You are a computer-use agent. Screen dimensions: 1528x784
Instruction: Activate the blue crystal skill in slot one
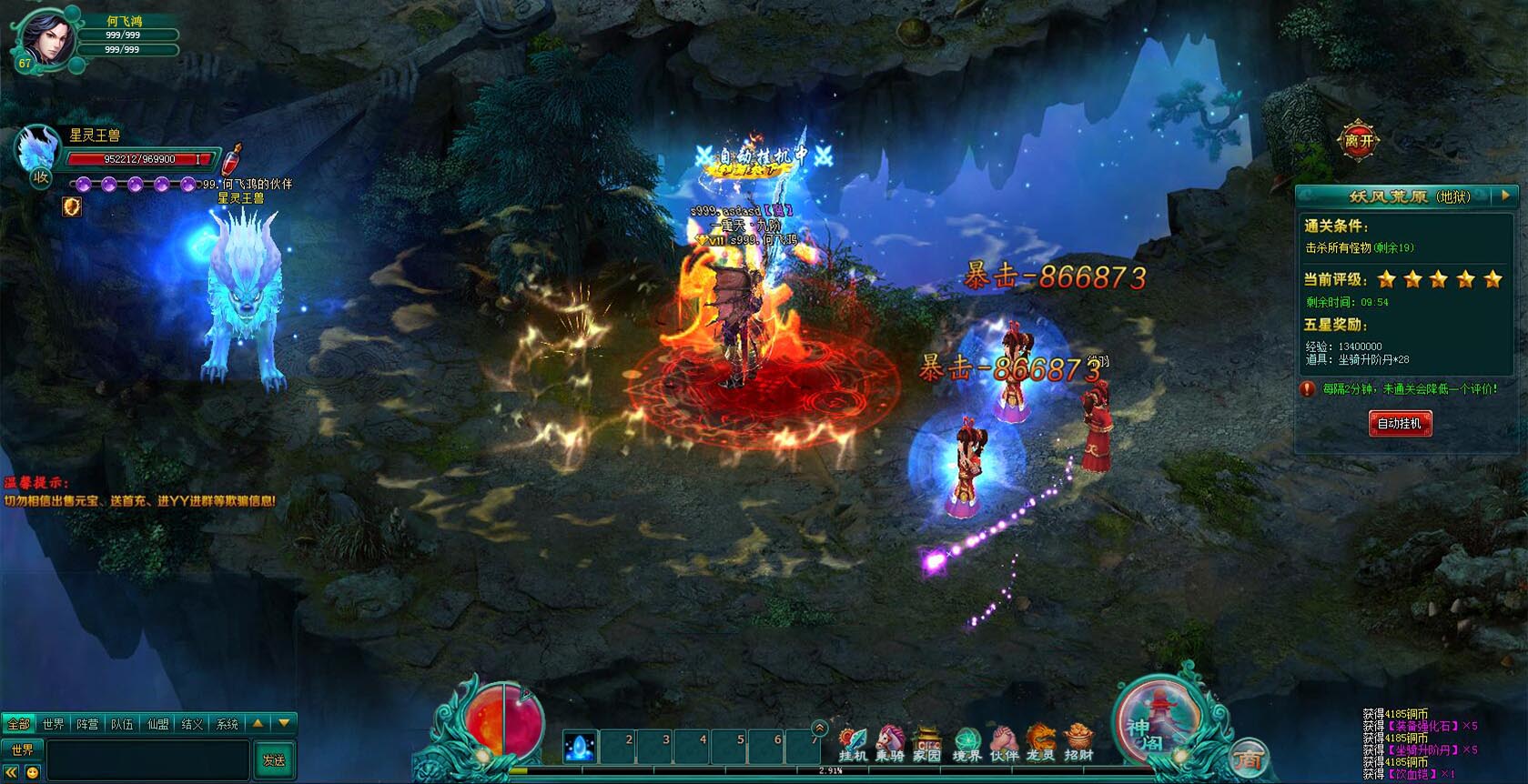[x=580, y=747]
